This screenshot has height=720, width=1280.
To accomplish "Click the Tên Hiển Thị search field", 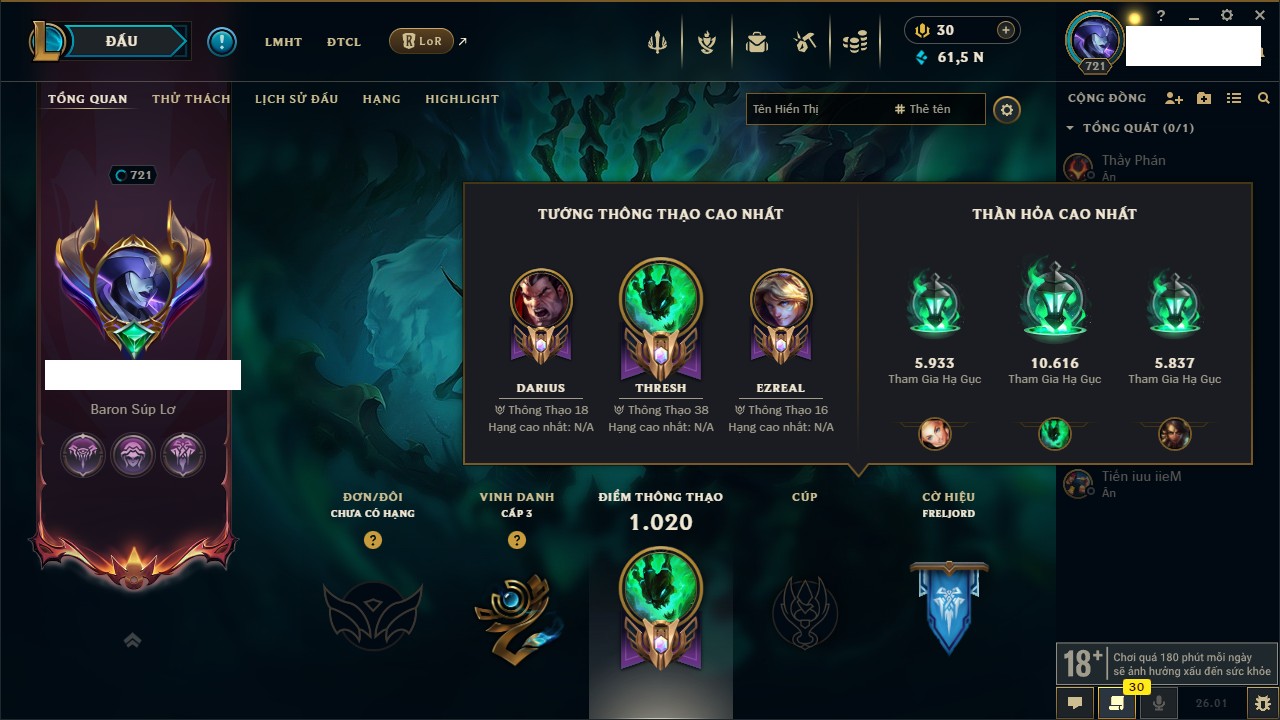I will point(815,109).
